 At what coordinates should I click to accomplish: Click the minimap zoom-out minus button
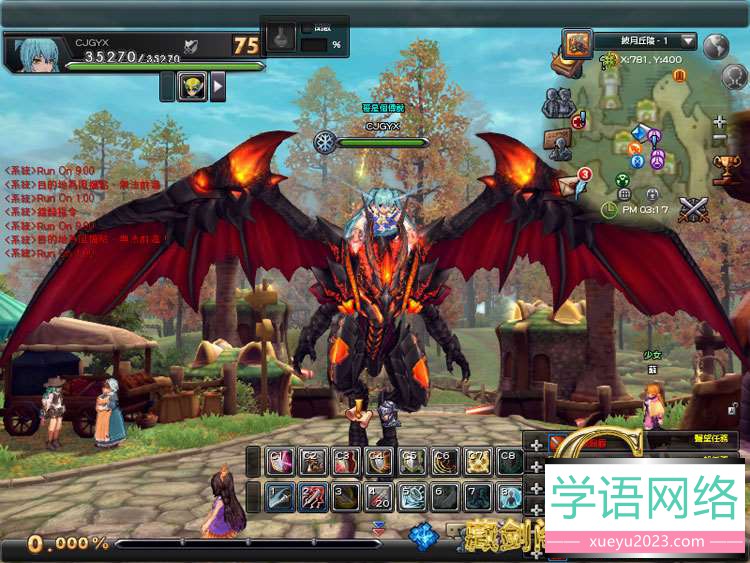pyautogui.click(x=720, y=137)
